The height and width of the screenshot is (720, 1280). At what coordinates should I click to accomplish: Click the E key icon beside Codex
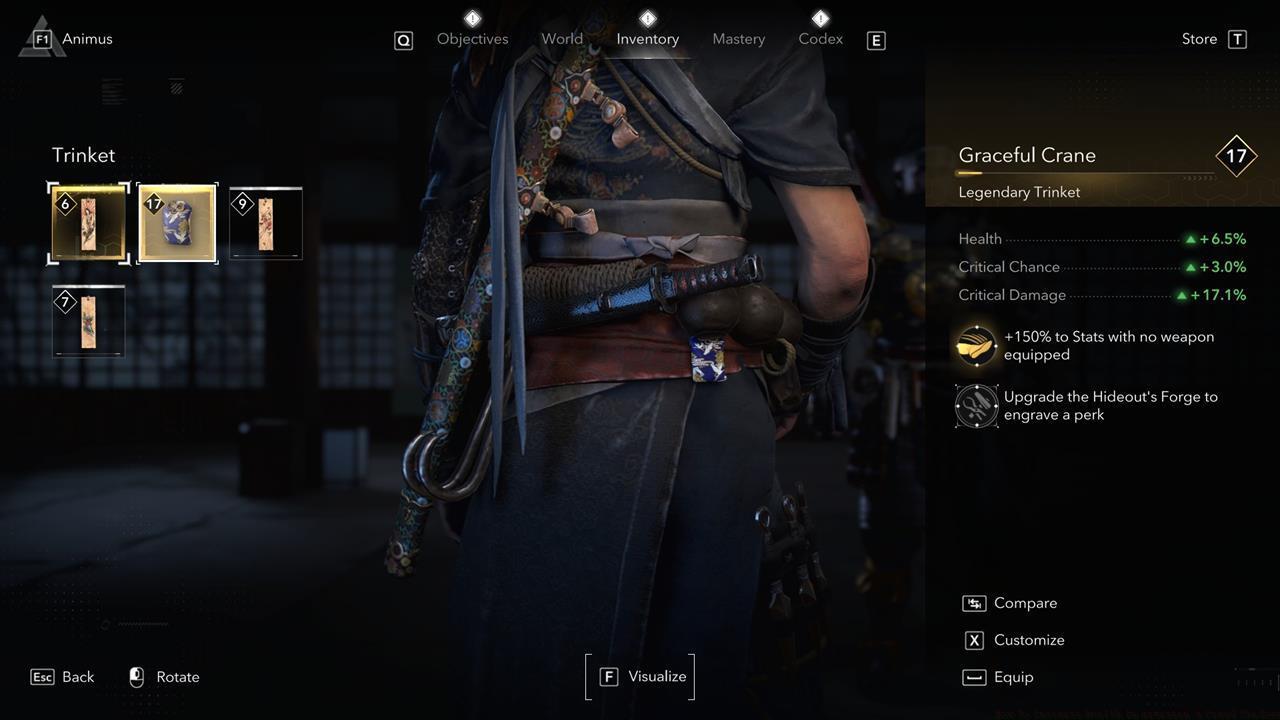[x=876, y=41]
